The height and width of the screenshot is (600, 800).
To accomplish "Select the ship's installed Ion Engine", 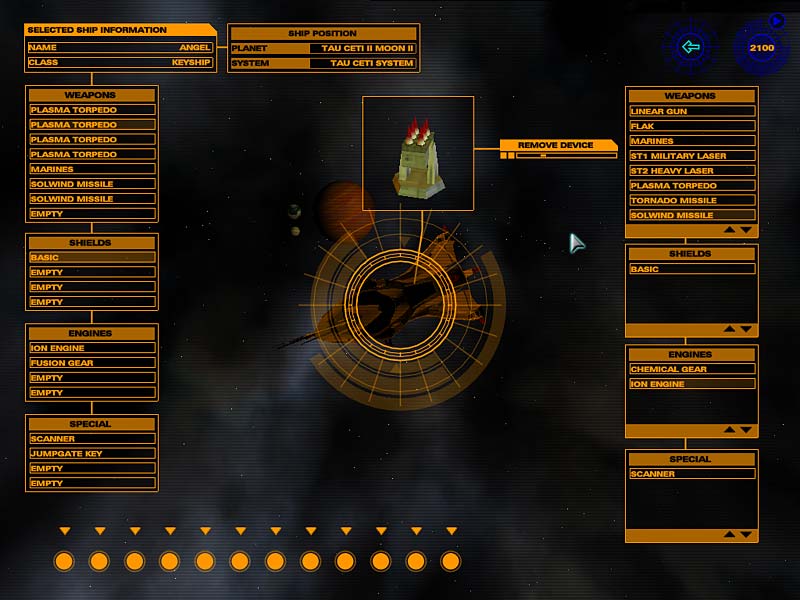I will 92,348.
